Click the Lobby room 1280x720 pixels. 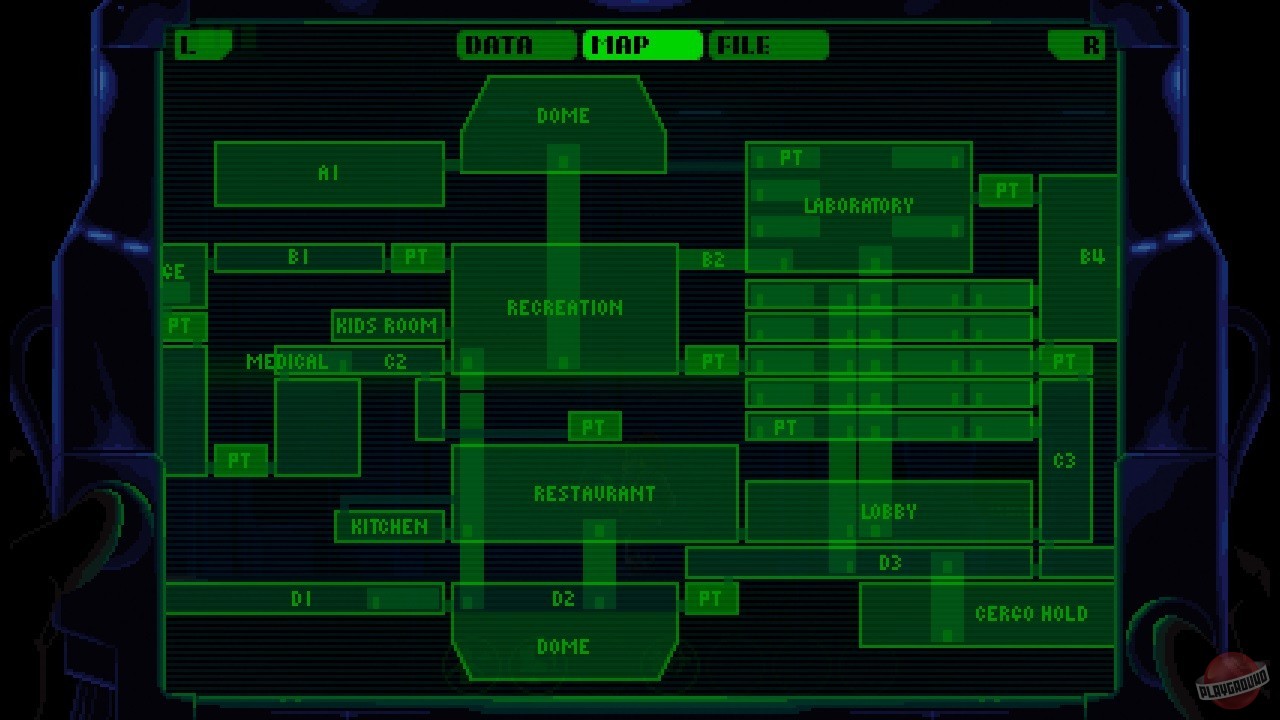[x=888, y=512]
